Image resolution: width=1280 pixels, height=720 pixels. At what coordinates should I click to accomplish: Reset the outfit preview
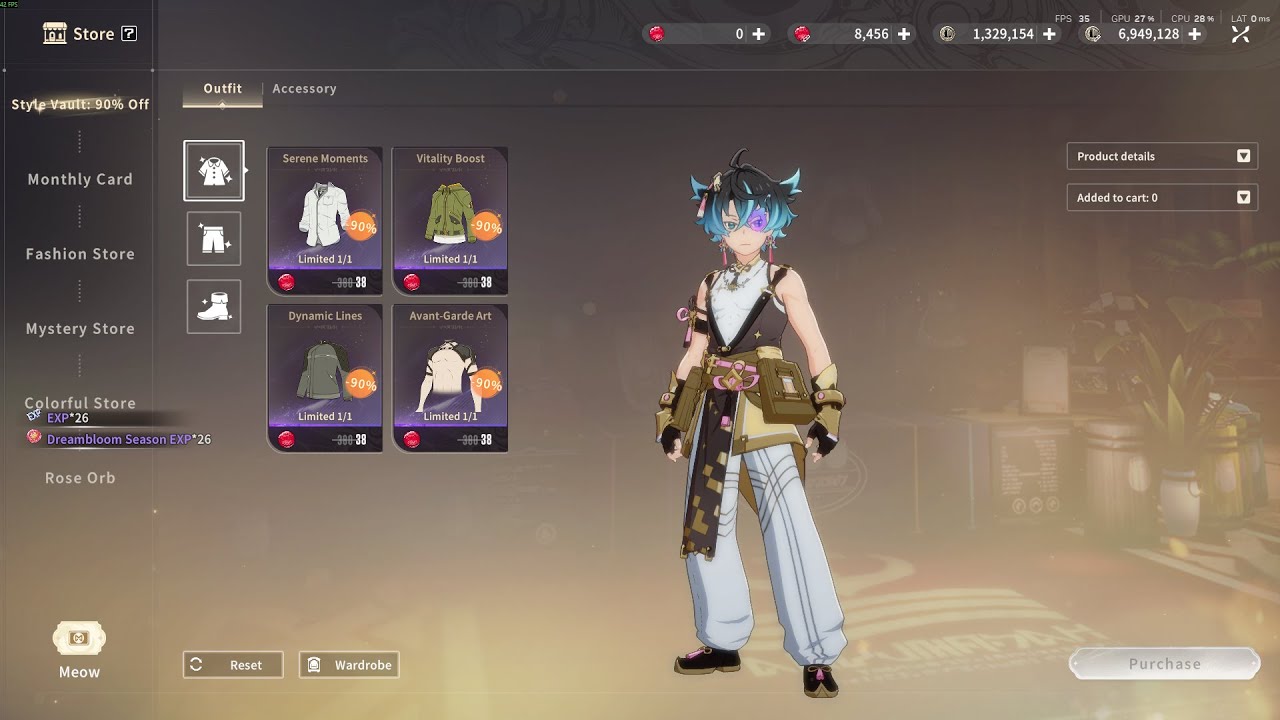(233, 665)
